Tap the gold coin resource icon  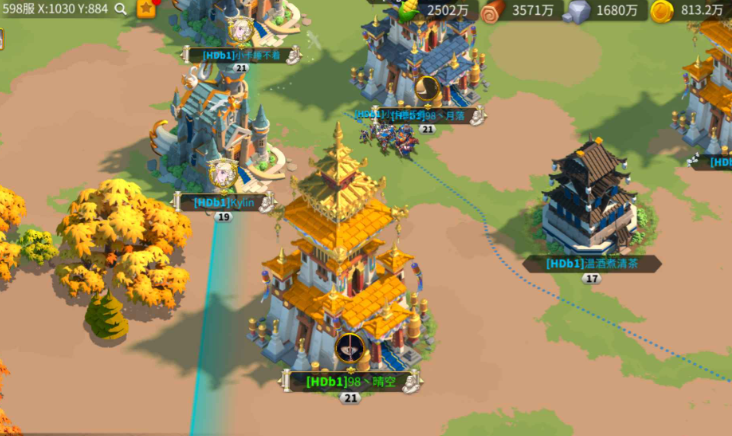(x=661, y=11)
